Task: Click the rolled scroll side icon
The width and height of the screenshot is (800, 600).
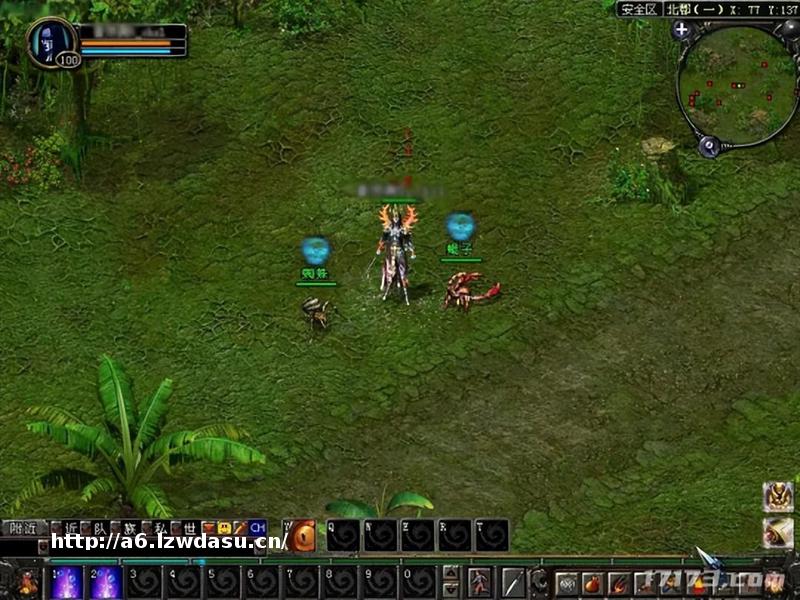Action: [x=777, y=532]
